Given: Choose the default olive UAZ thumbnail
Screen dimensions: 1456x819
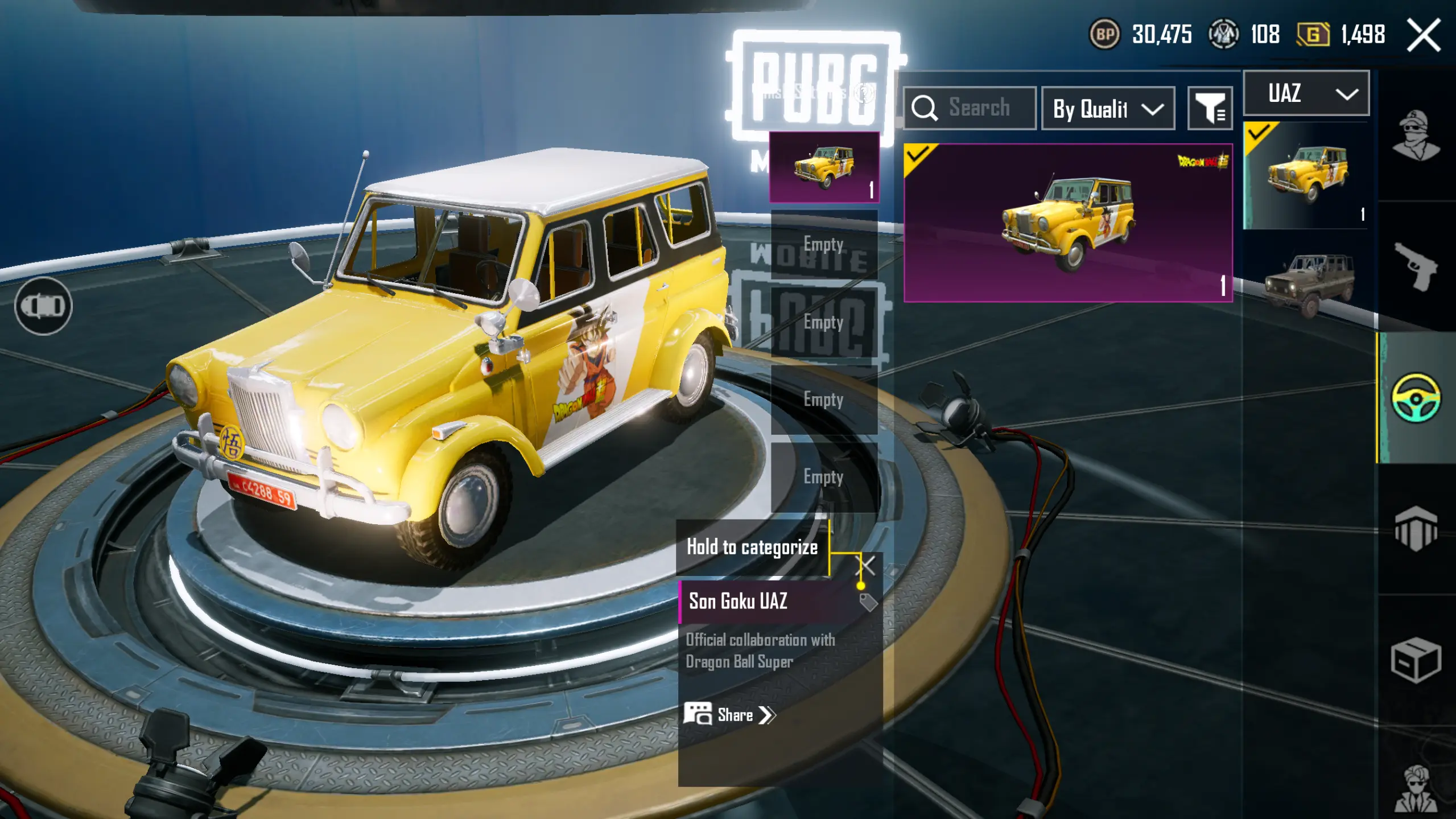Looking at the screenshot, I should tap(1308, 282).
